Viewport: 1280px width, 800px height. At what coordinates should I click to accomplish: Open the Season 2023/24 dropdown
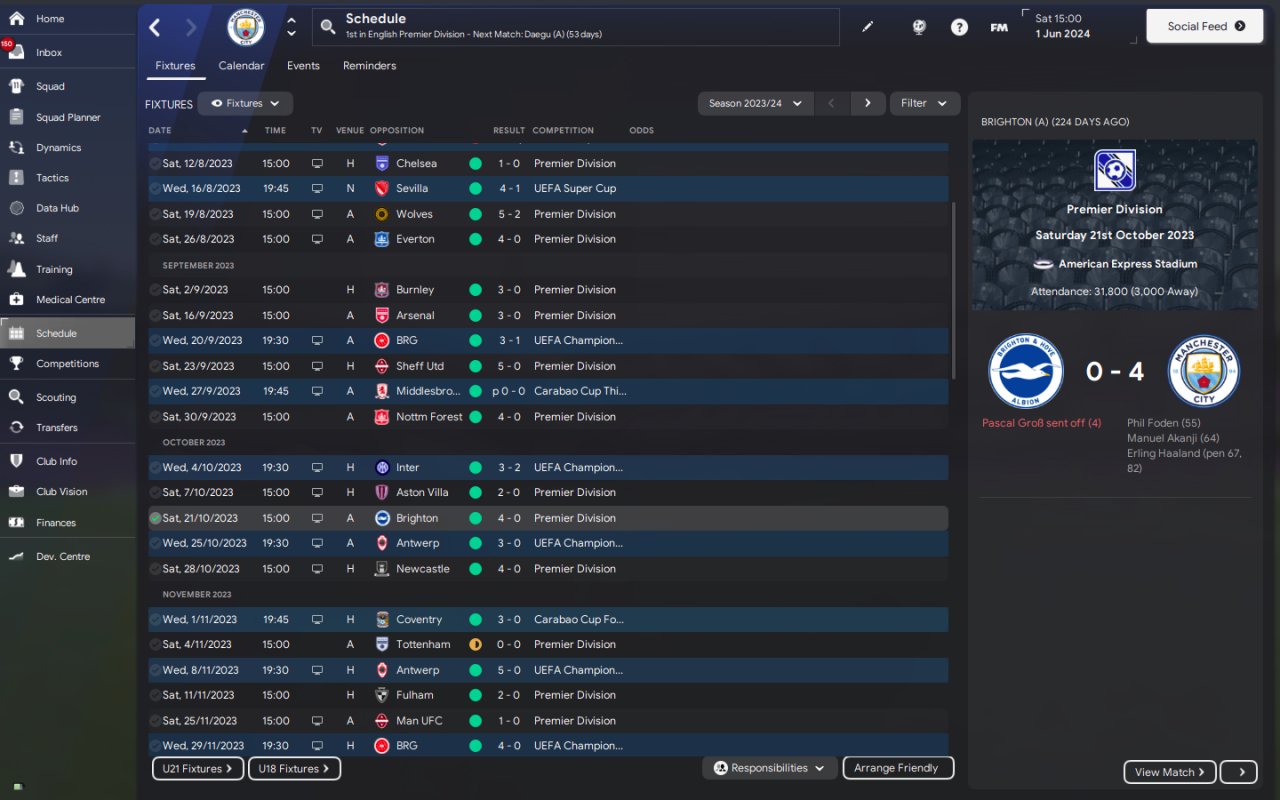point(754,103)
